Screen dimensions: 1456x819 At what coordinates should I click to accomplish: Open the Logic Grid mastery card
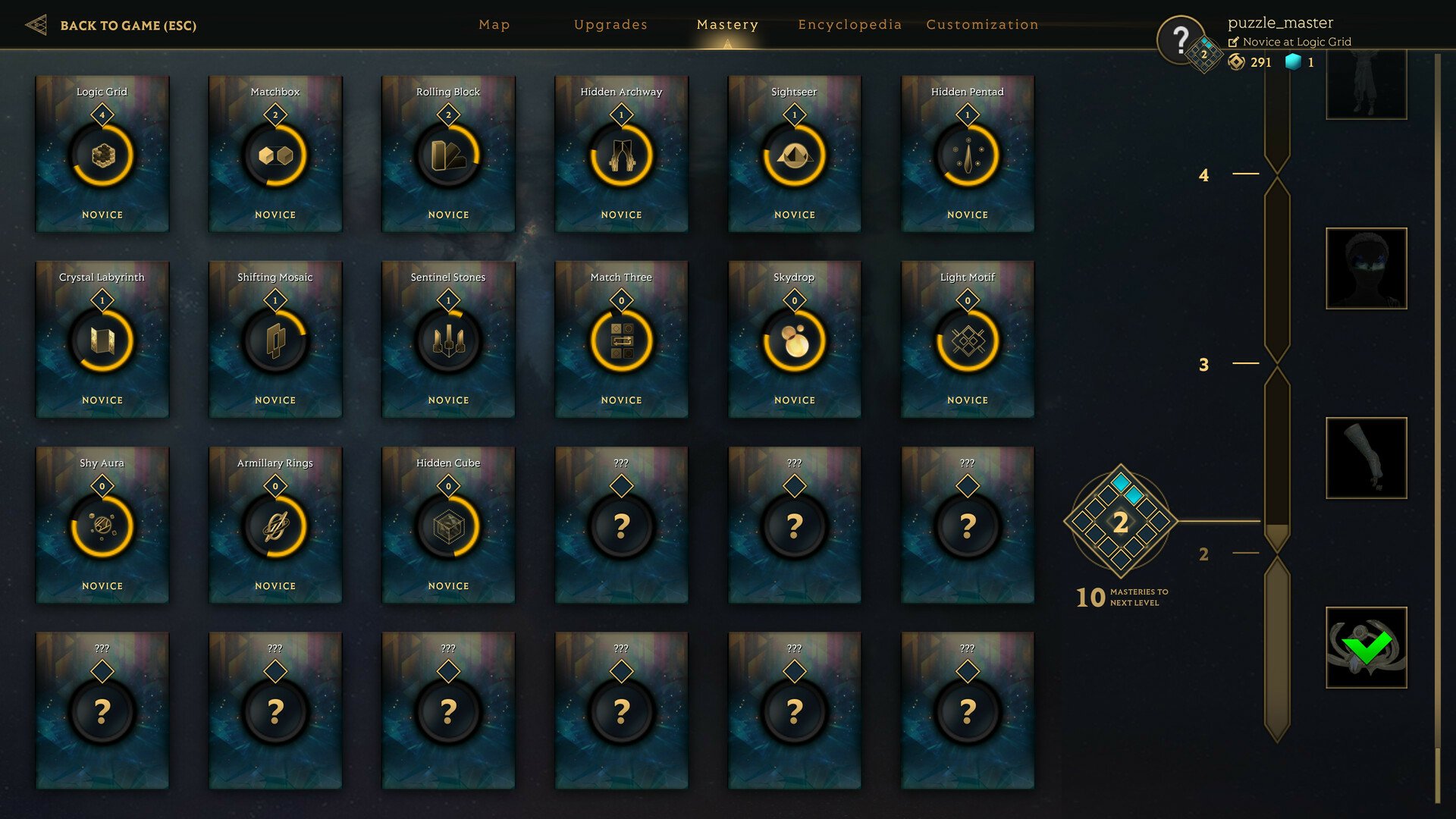(102, 154)
